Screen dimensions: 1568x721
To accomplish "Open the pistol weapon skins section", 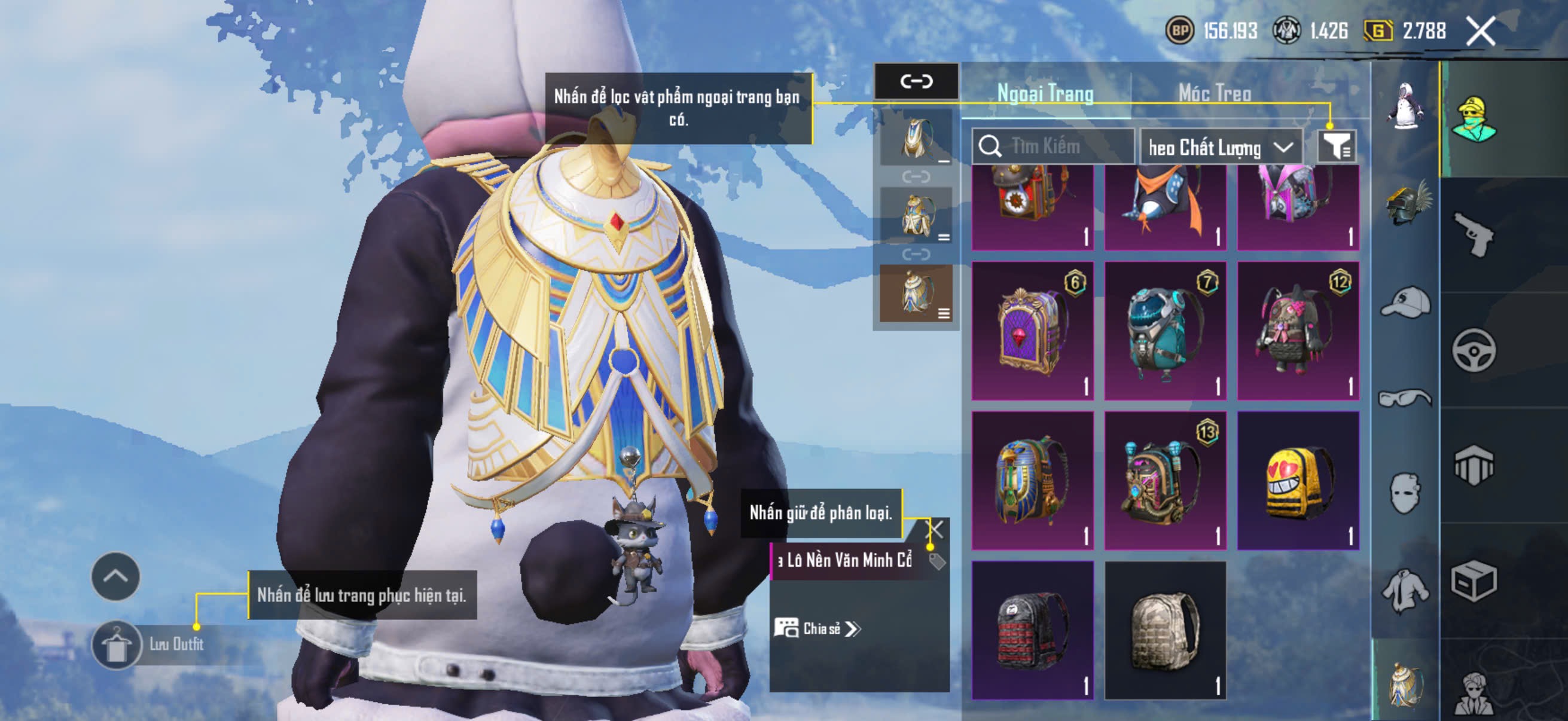I will [x=1473, y=234].
